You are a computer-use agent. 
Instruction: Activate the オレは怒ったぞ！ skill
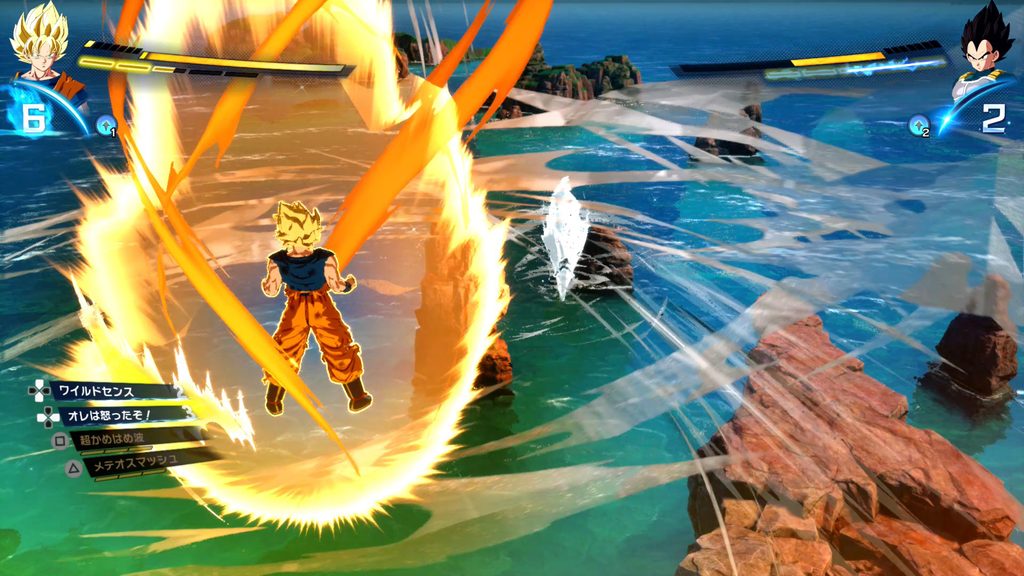110,415
